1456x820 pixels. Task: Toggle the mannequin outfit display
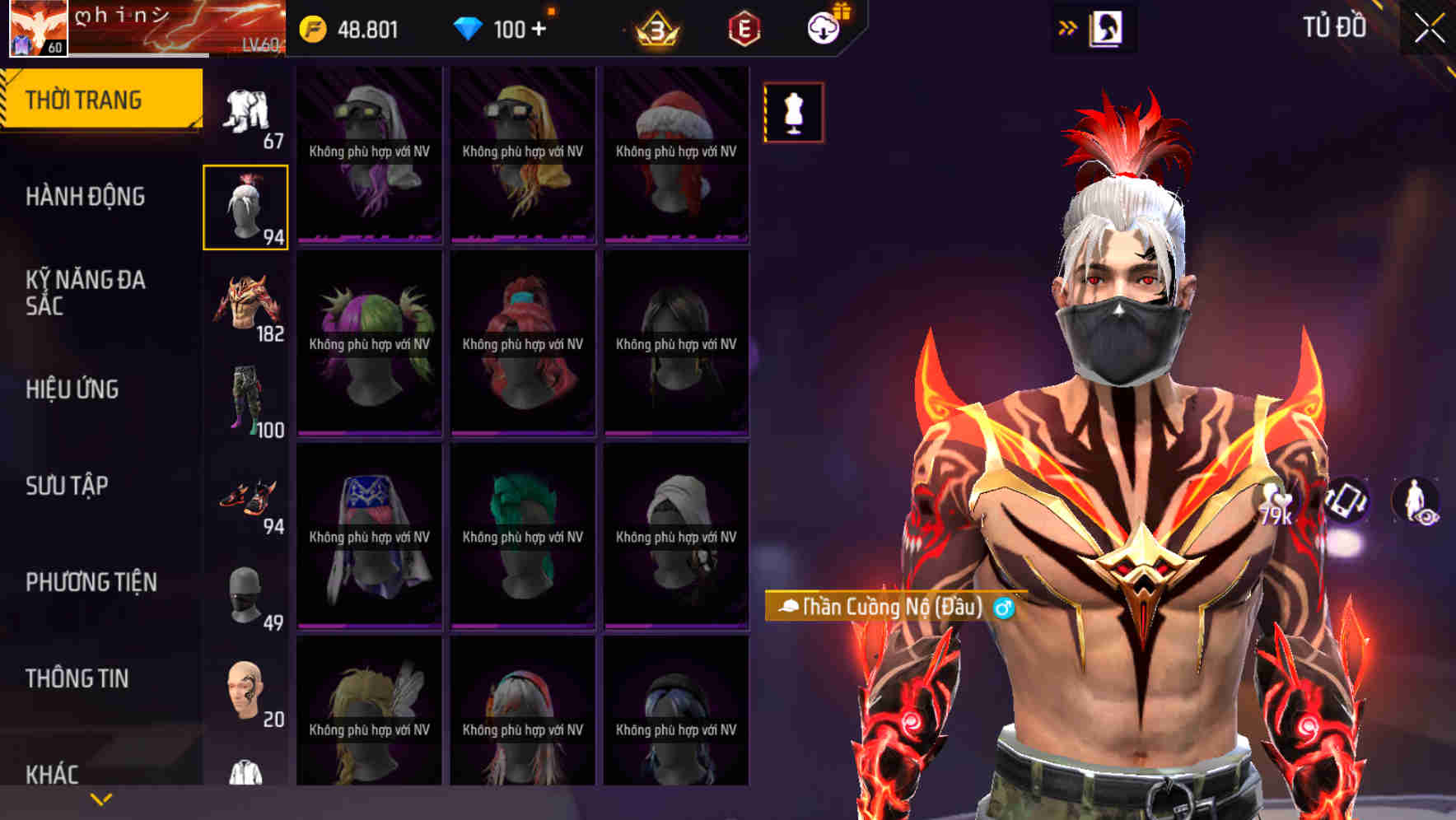[x=792, y=114]
